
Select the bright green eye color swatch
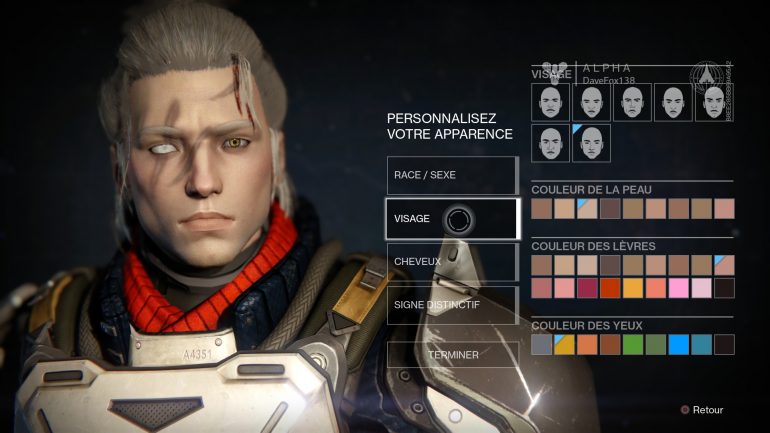tap(633, 344)
